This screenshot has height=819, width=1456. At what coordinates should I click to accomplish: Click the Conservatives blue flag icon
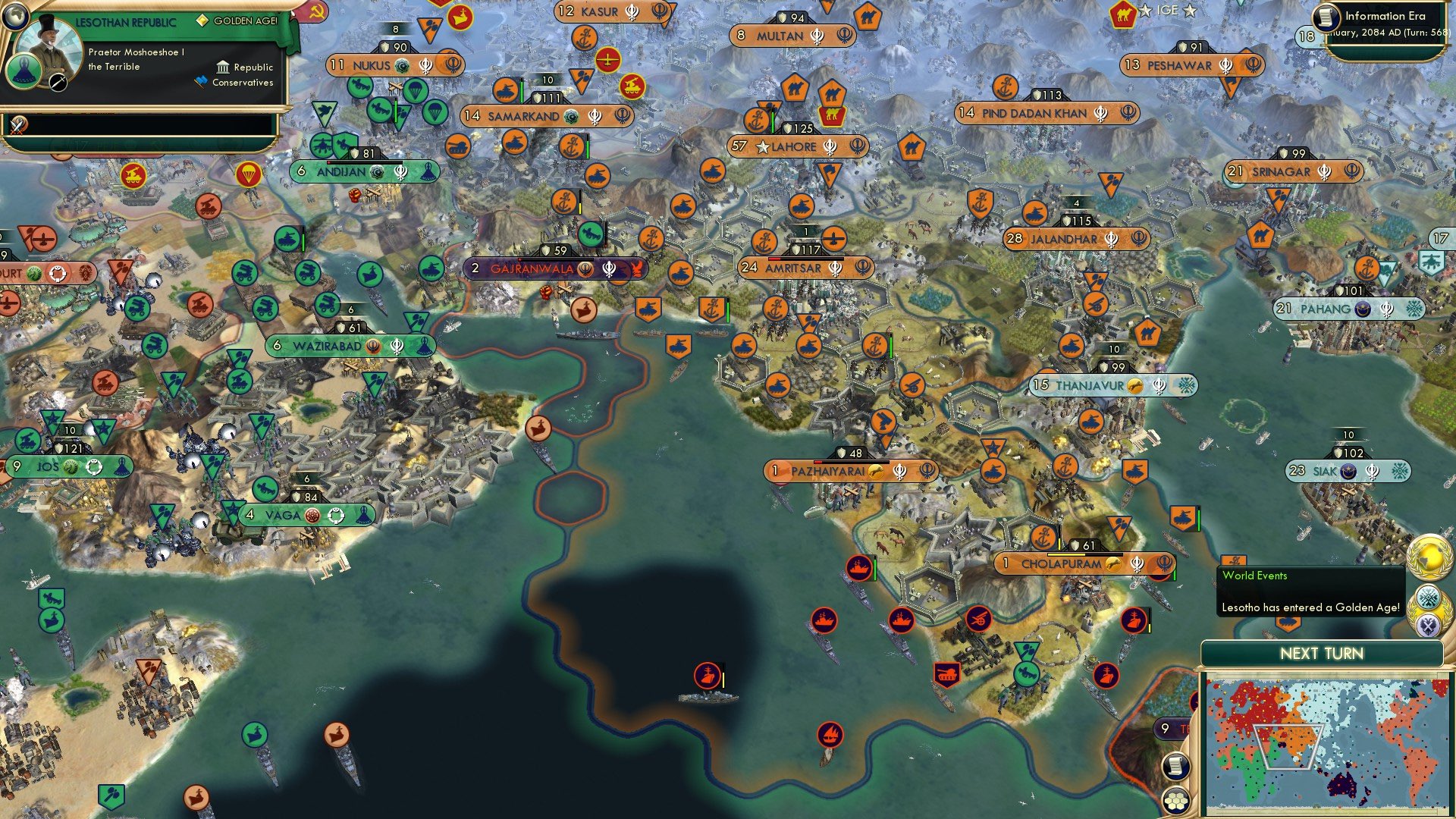pyautogui.click(x=200, y=81)
